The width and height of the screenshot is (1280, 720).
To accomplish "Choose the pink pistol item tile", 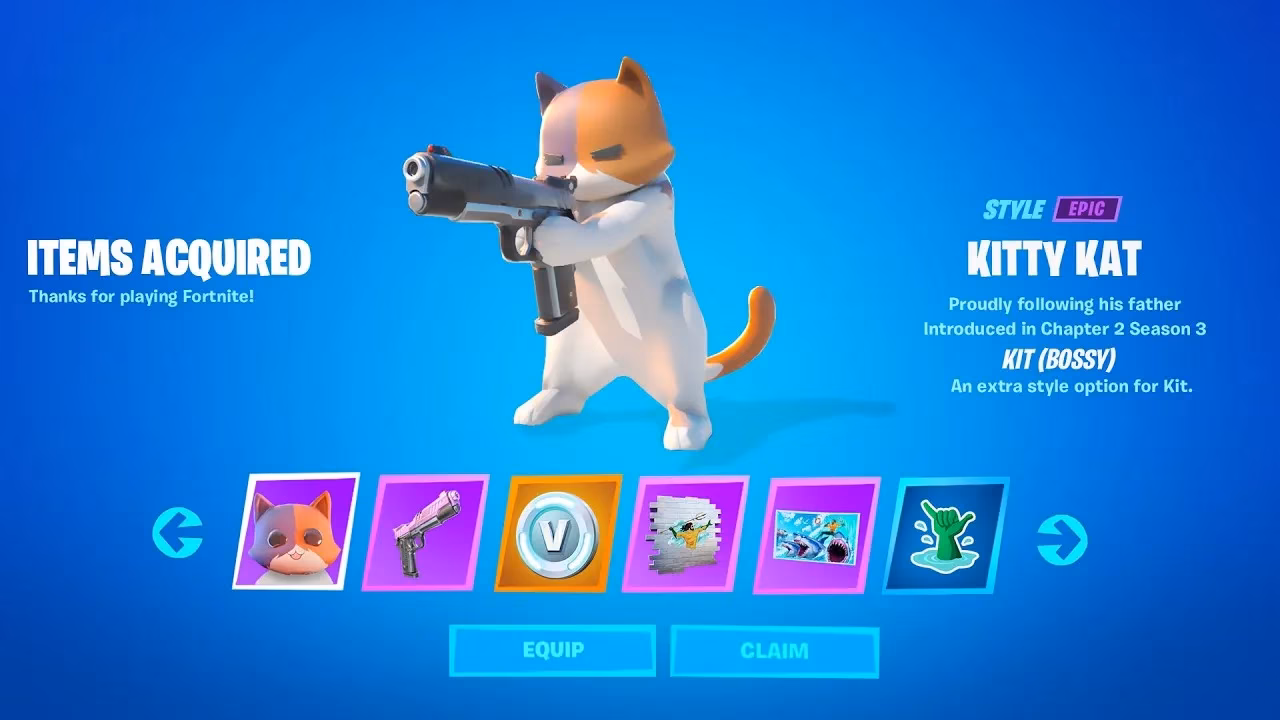I will click(426, 533).
